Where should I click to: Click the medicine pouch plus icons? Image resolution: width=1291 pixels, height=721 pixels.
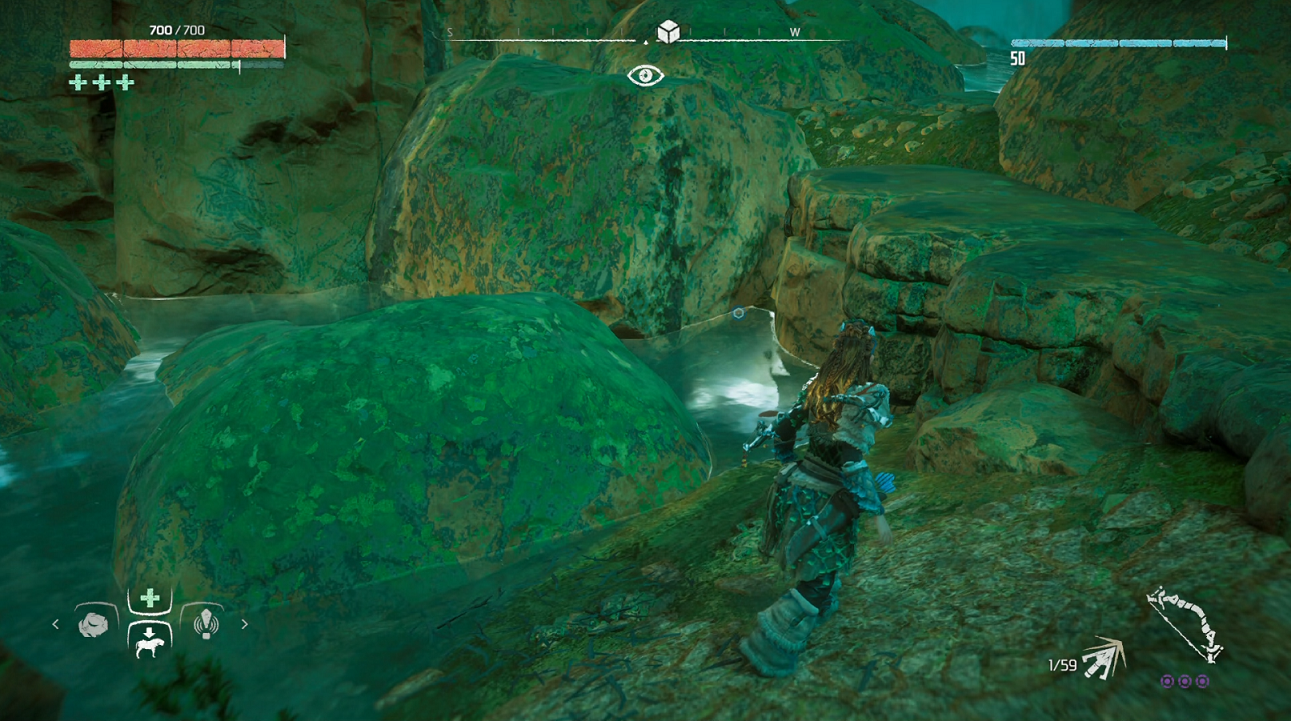click(x=101, y=83)
